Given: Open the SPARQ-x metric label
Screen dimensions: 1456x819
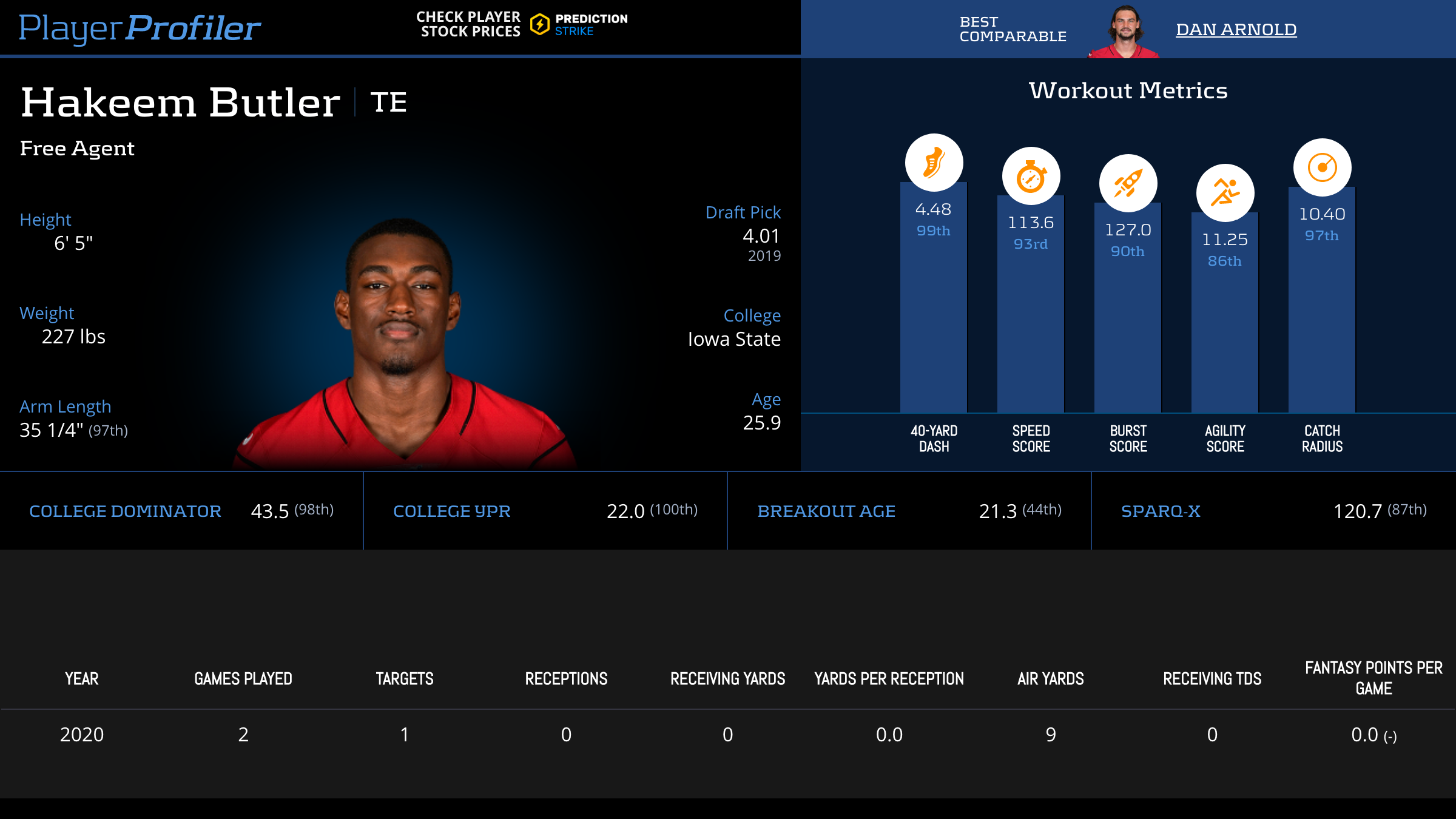Looking at the screenshot, I should point(1160,511).
